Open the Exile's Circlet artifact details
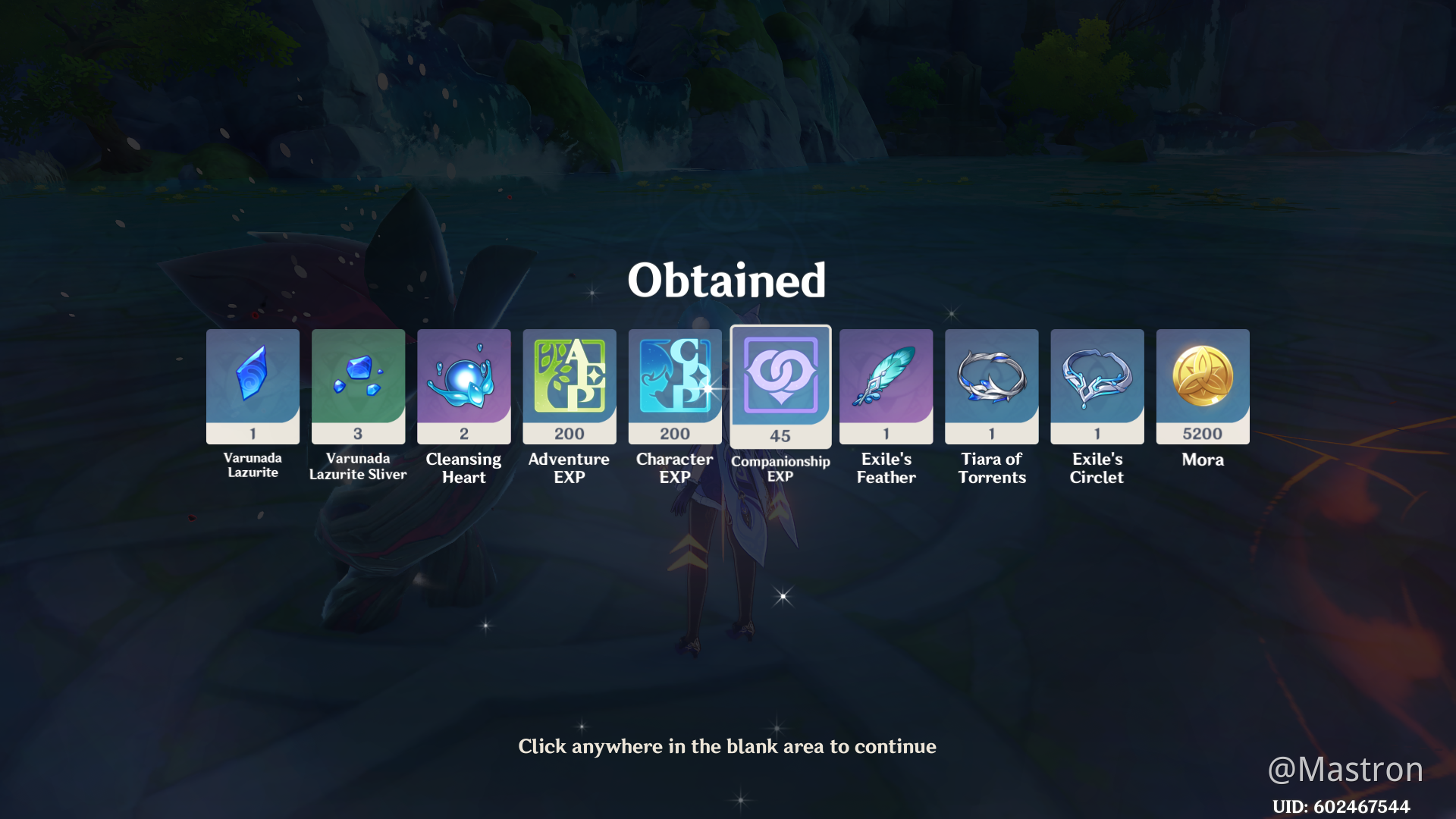The image size is (1456, 819). (1097, 385)
